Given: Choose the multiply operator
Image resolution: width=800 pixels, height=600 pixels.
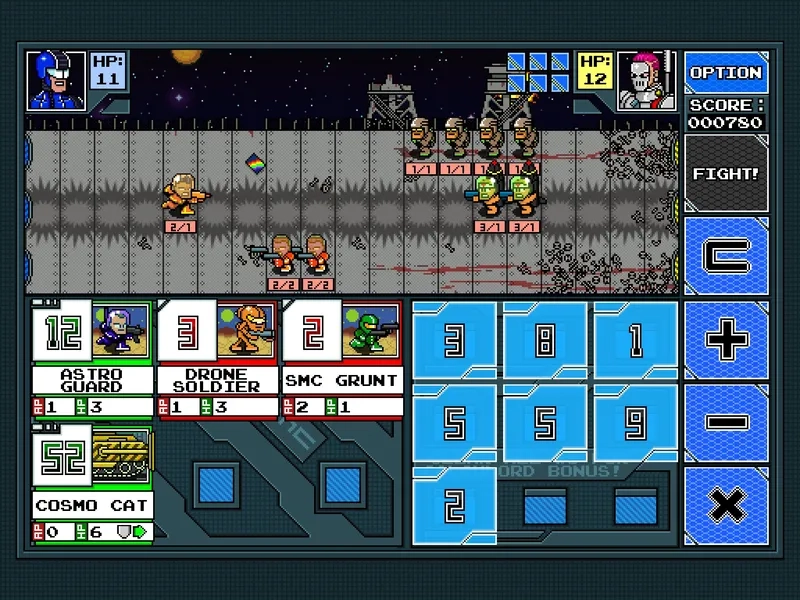Looking at the screenshot, I should (726, 505).
